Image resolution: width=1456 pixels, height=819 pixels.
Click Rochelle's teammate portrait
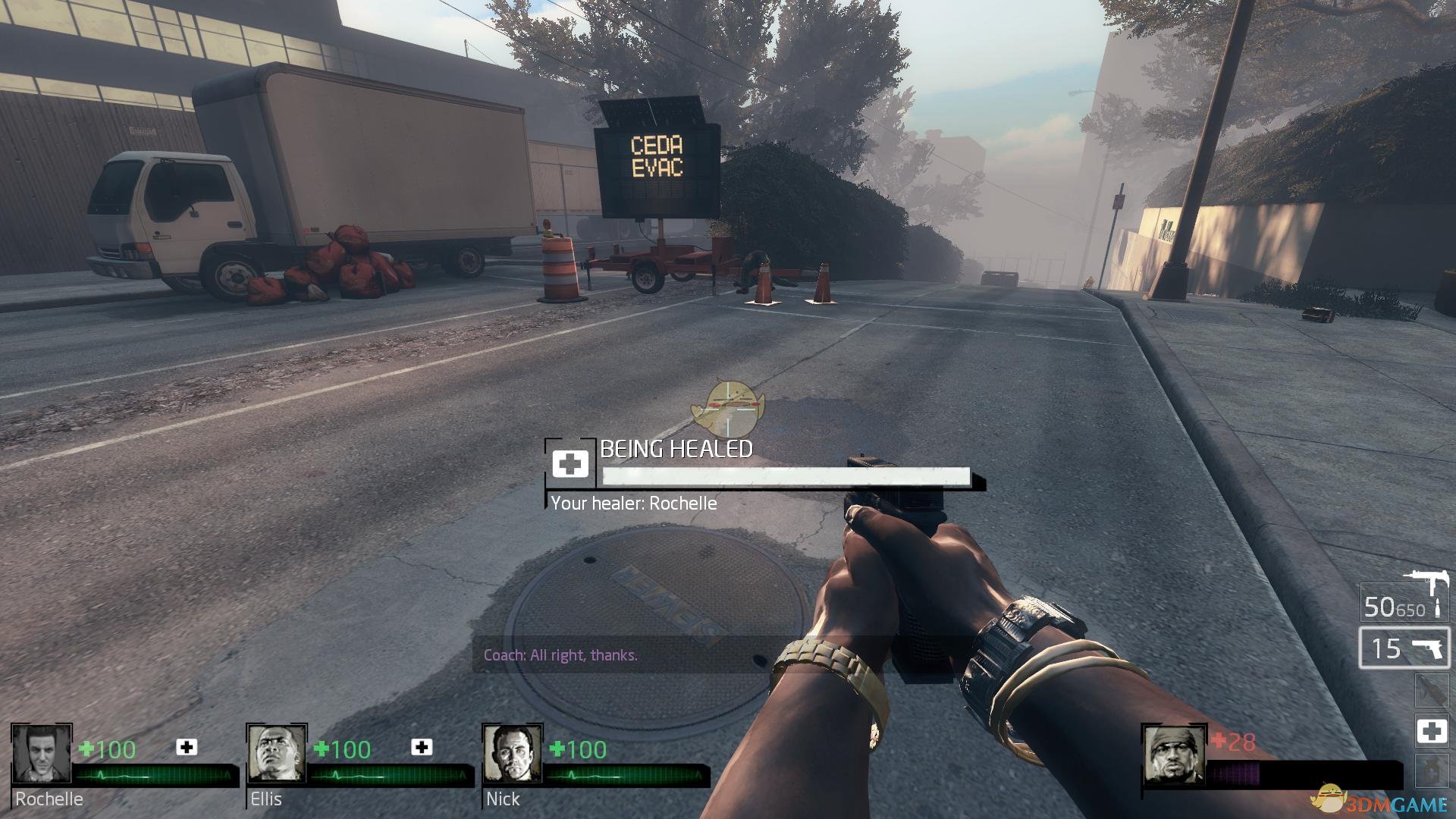(41, 754)
